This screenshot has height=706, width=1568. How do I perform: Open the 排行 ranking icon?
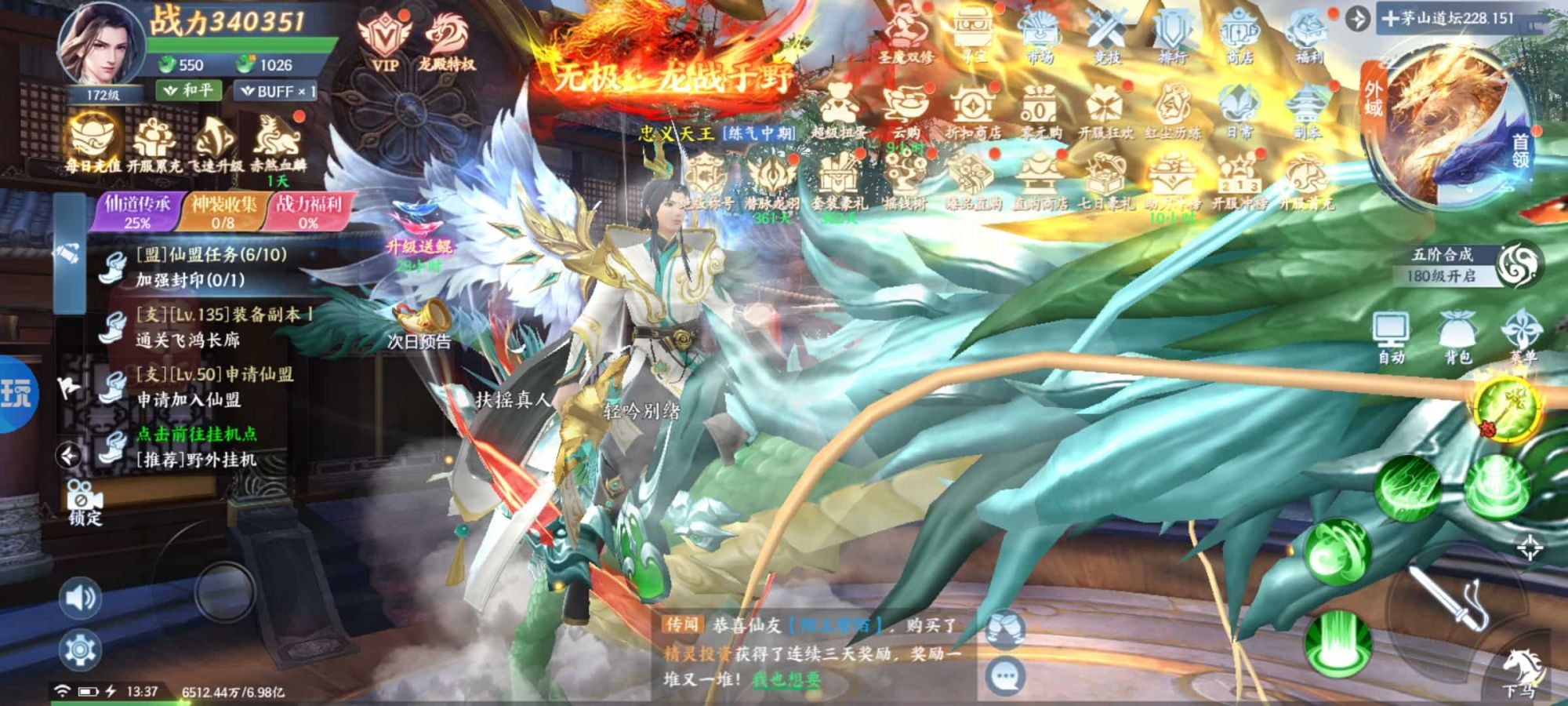1173,38
